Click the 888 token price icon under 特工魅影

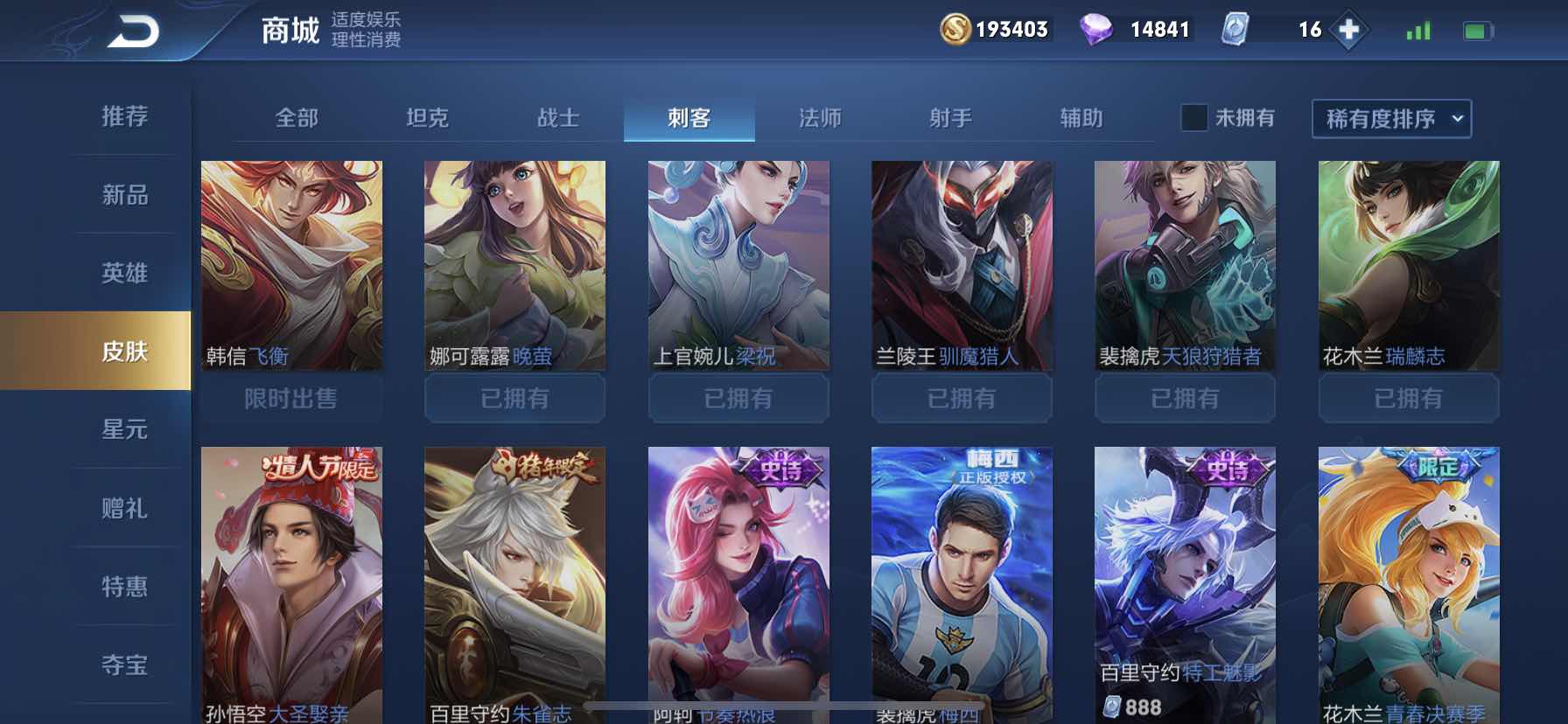point(1111,703)
